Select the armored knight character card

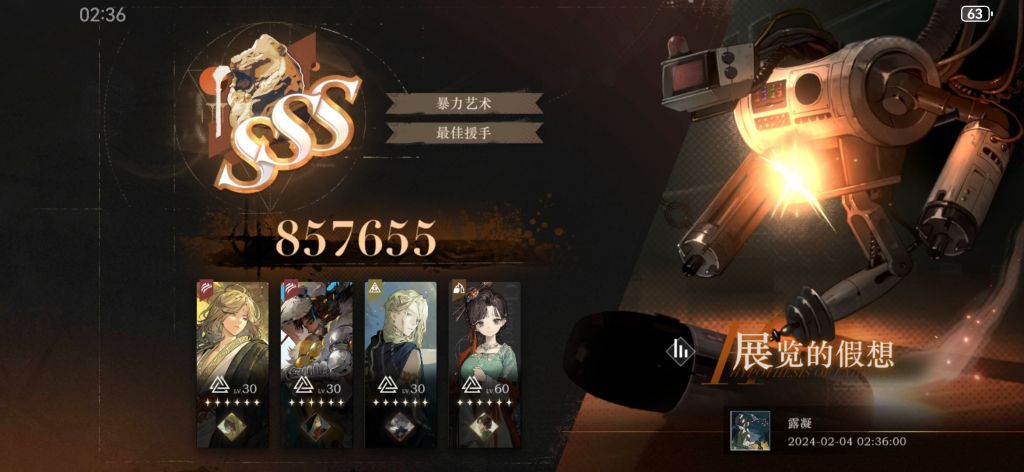pos(317,363)
